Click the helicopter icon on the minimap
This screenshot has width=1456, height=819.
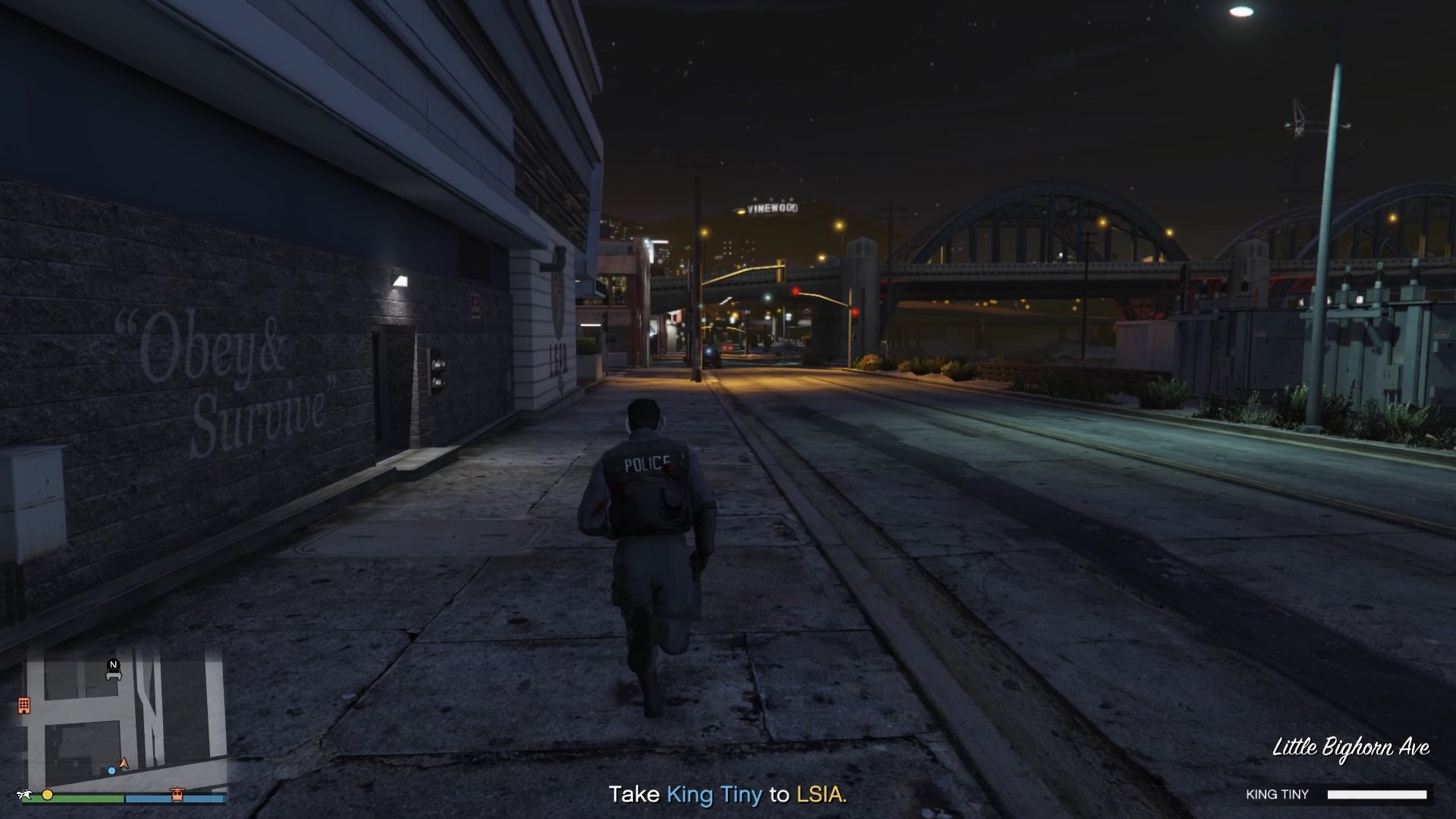click(177, 795)
